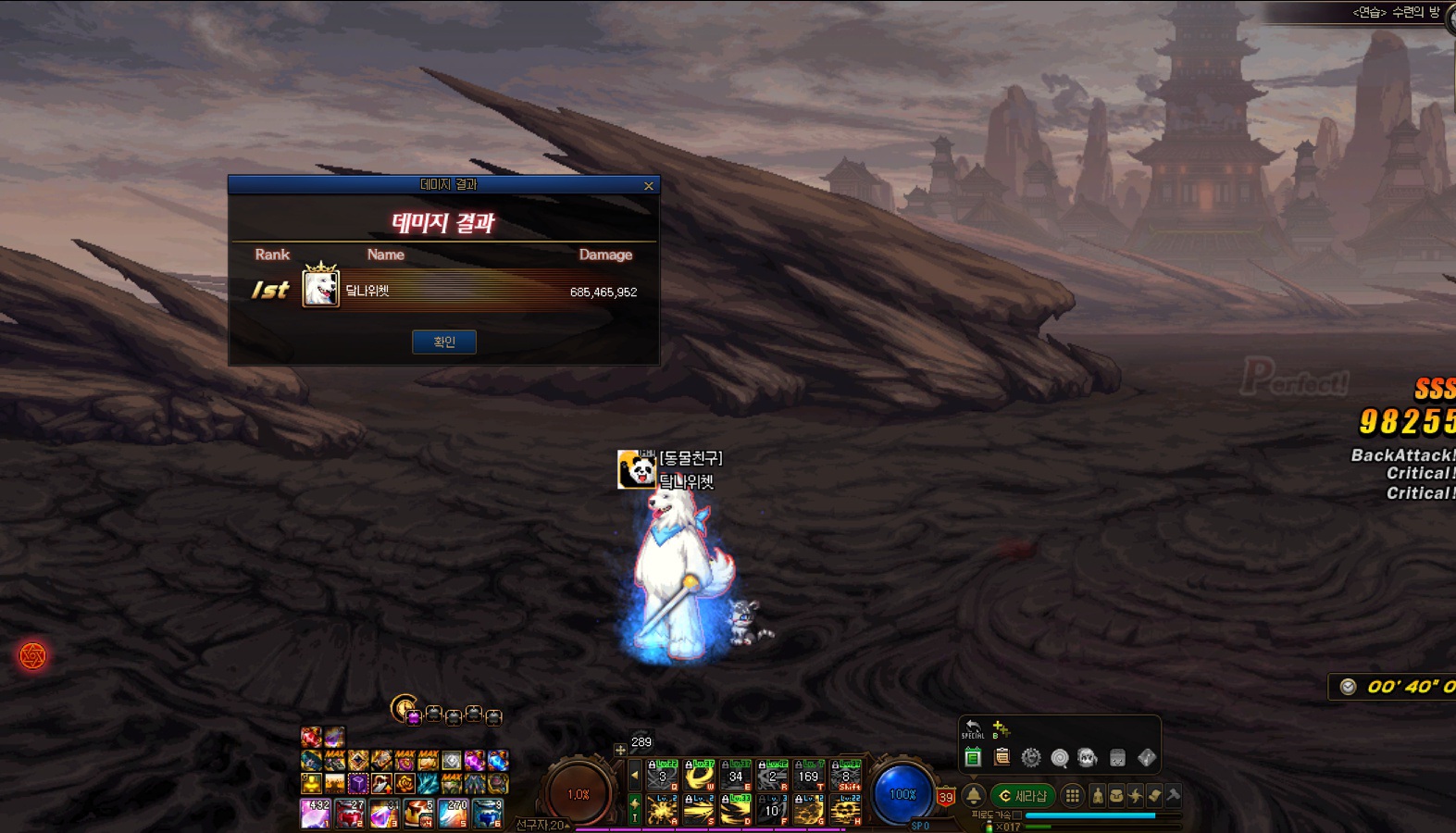Open the quest scroll icon
This screenshot has width=1456, height=833.
click(x=1154, y=796)
